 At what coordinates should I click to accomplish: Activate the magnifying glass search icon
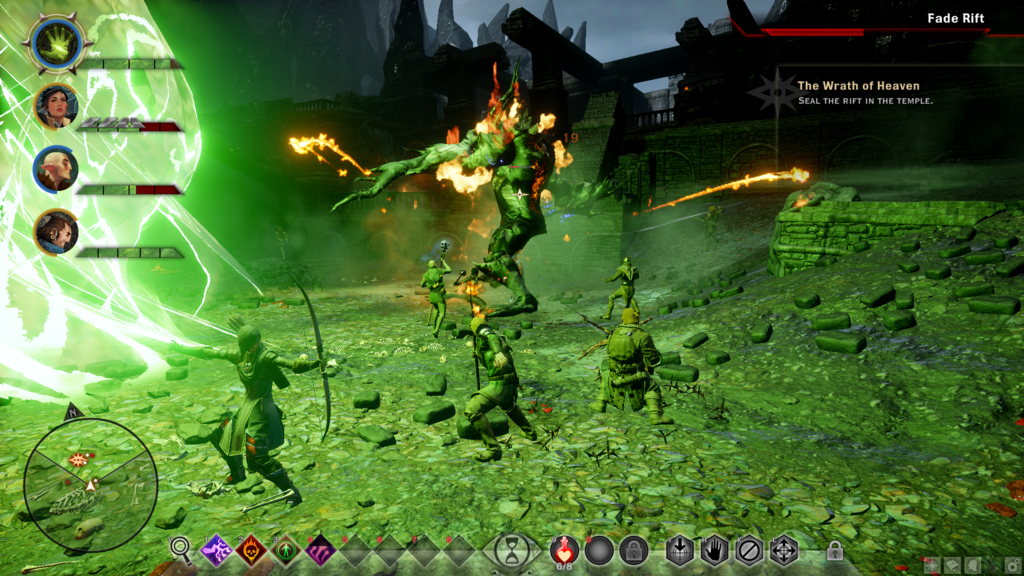180,547
